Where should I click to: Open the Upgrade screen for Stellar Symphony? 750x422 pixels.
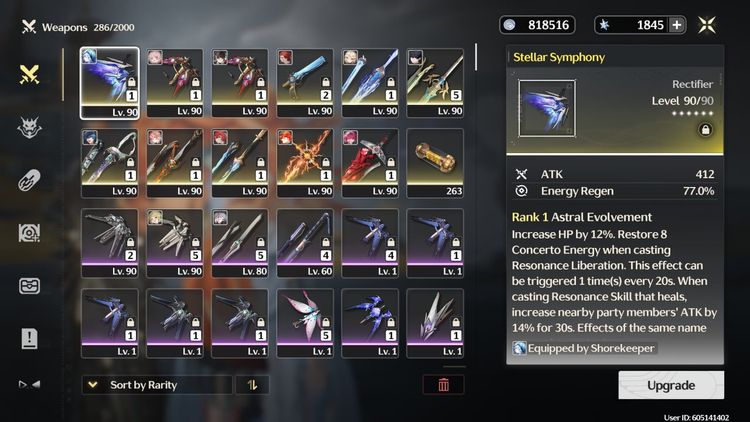(x=671, y=385)
